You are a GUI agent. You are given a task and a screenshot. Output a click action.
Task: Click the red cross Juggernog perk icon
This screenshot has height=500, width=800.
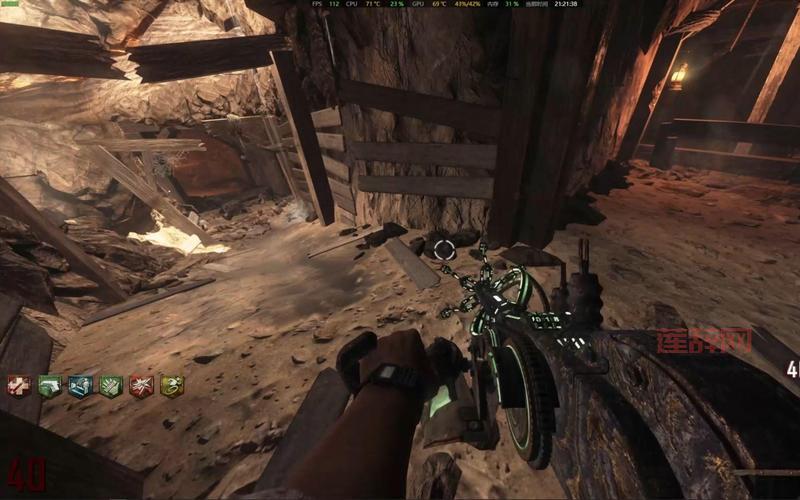click(19, 386)
